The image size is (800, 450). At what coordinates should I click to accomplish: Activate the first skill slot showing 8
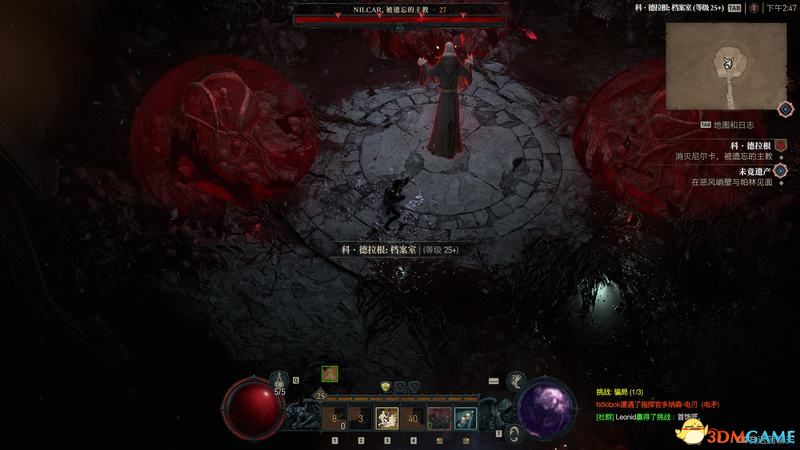click(x=334, y=418)
